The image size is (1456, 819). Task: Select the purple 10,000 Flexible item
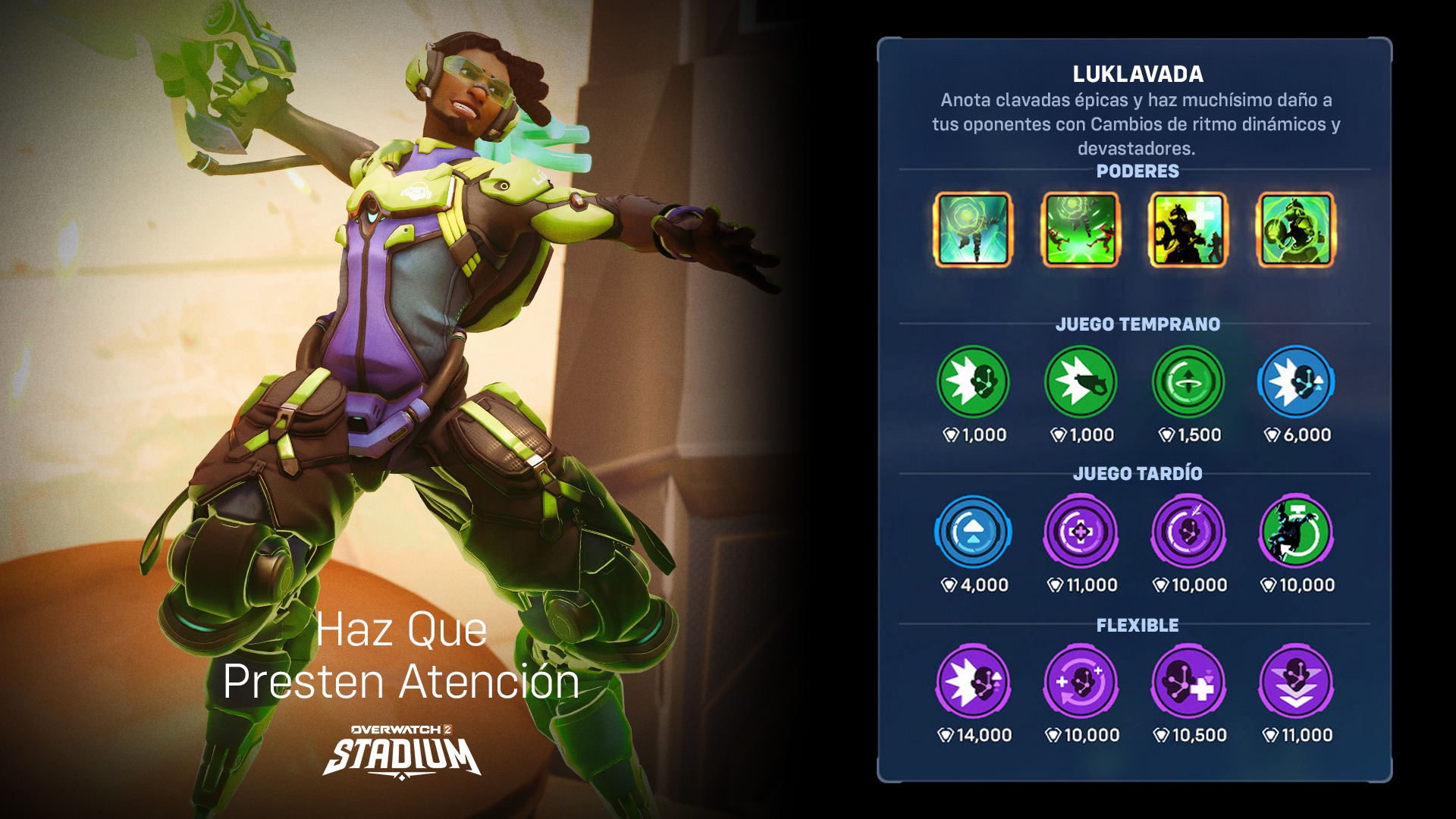tap(1081, 682)
